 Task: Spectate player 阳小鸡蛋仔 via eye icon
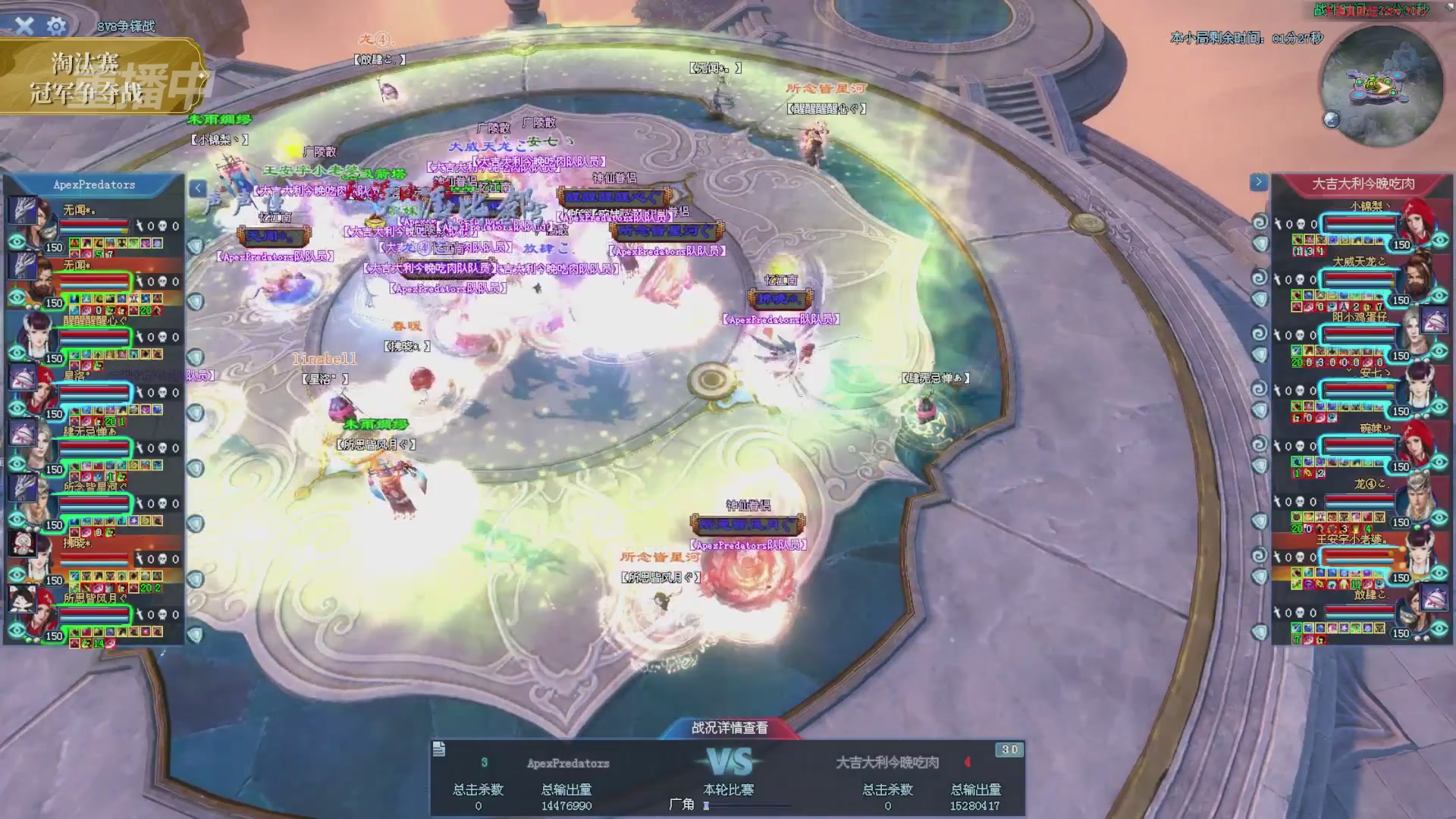[x=1440, y=351]
